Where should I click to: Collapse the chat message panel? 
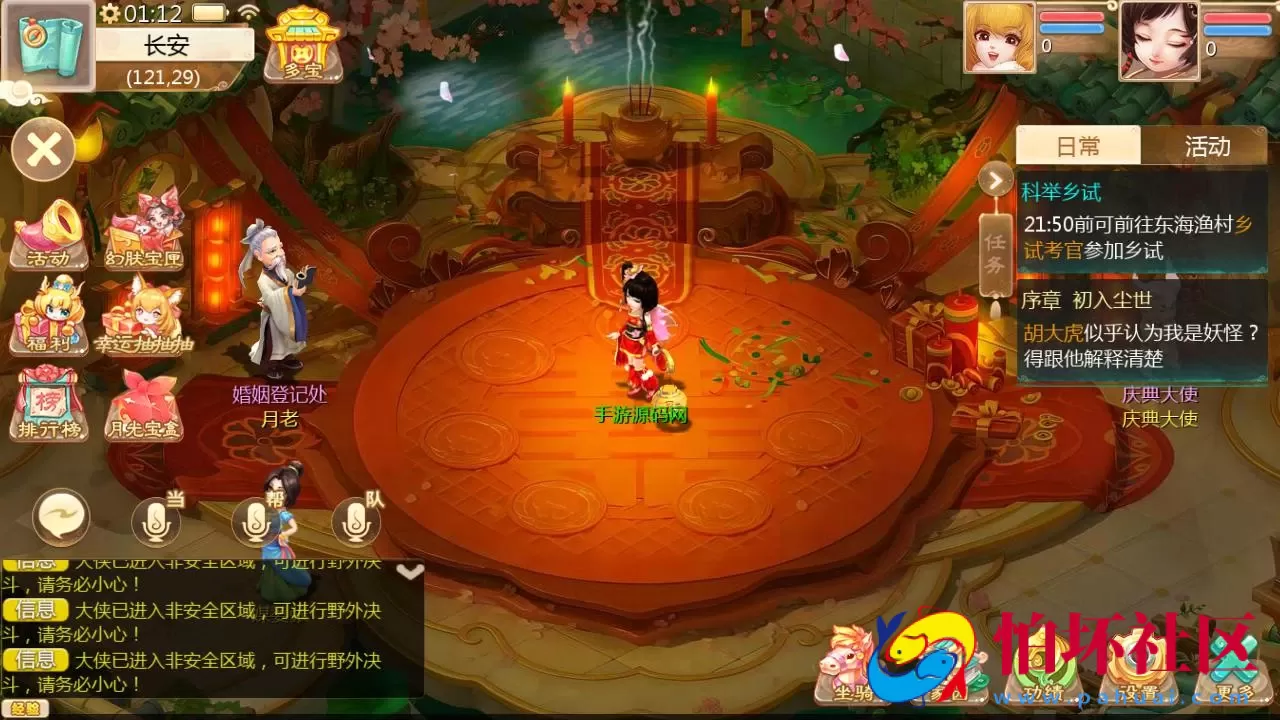(408, 570)
